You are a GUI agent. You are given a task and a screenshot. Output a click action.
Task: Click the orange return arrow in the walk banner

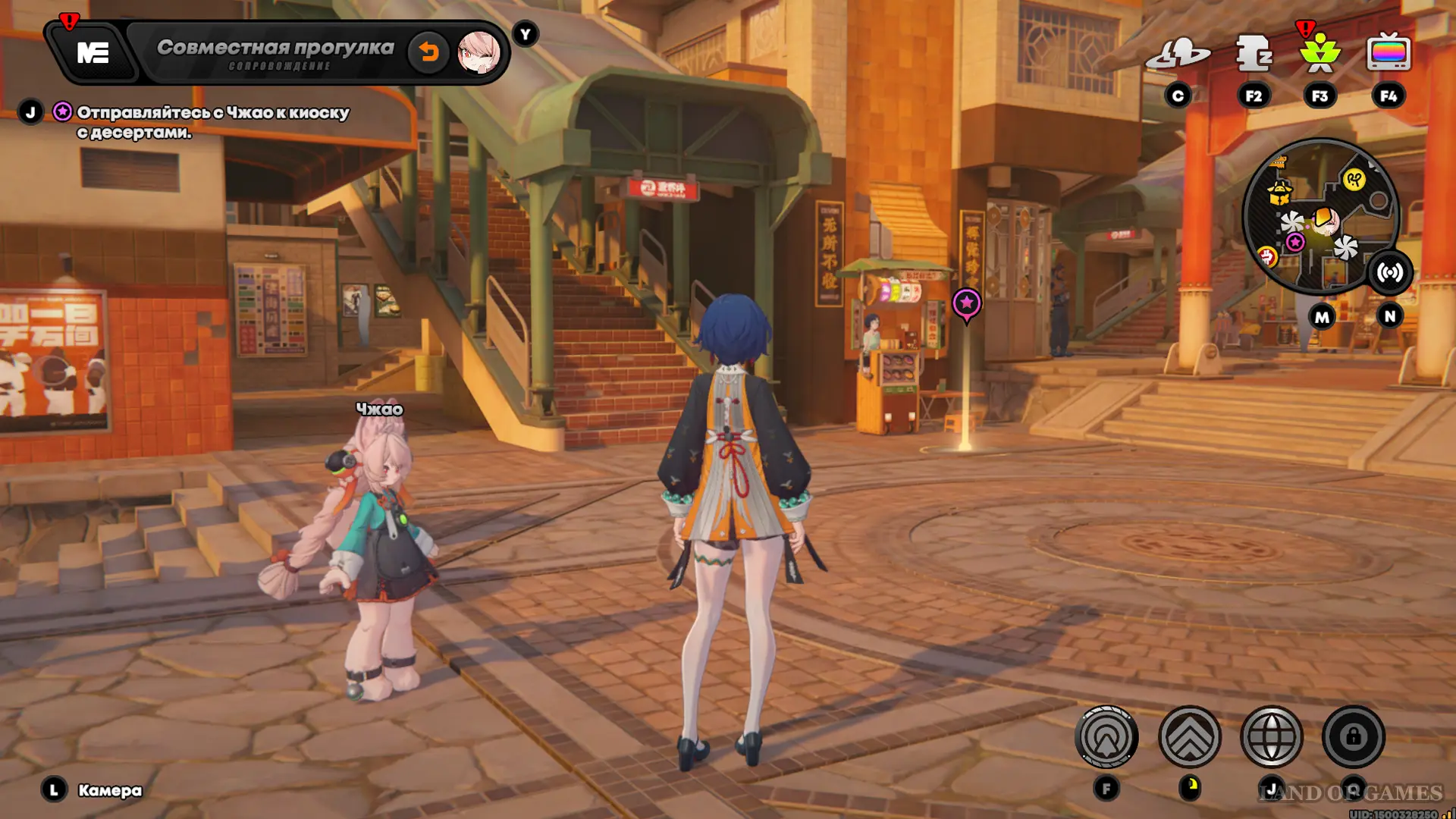(428, 52)
